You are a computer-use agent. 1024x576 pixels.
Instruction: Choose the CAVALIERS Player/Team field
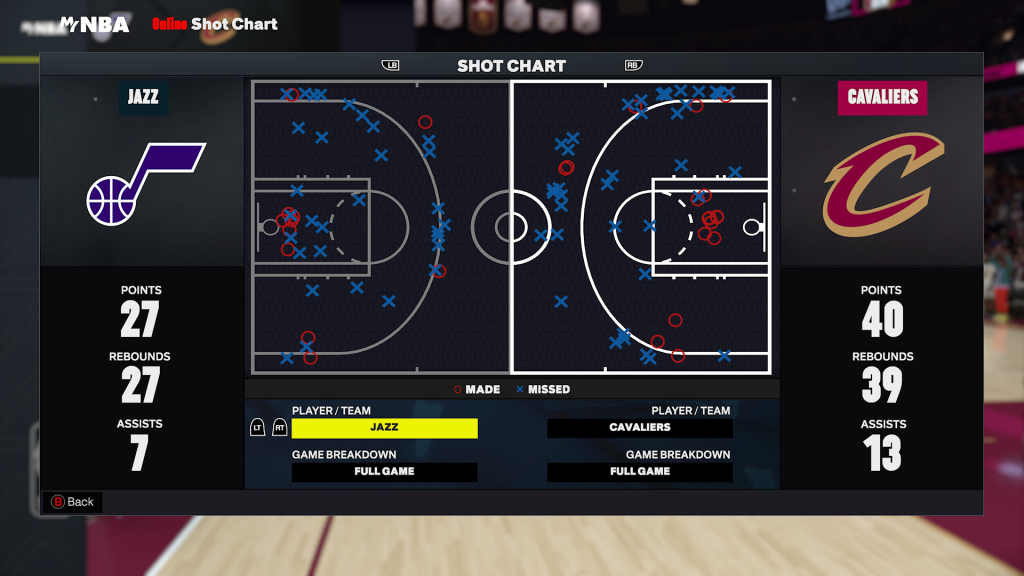(x=640, y=428)
